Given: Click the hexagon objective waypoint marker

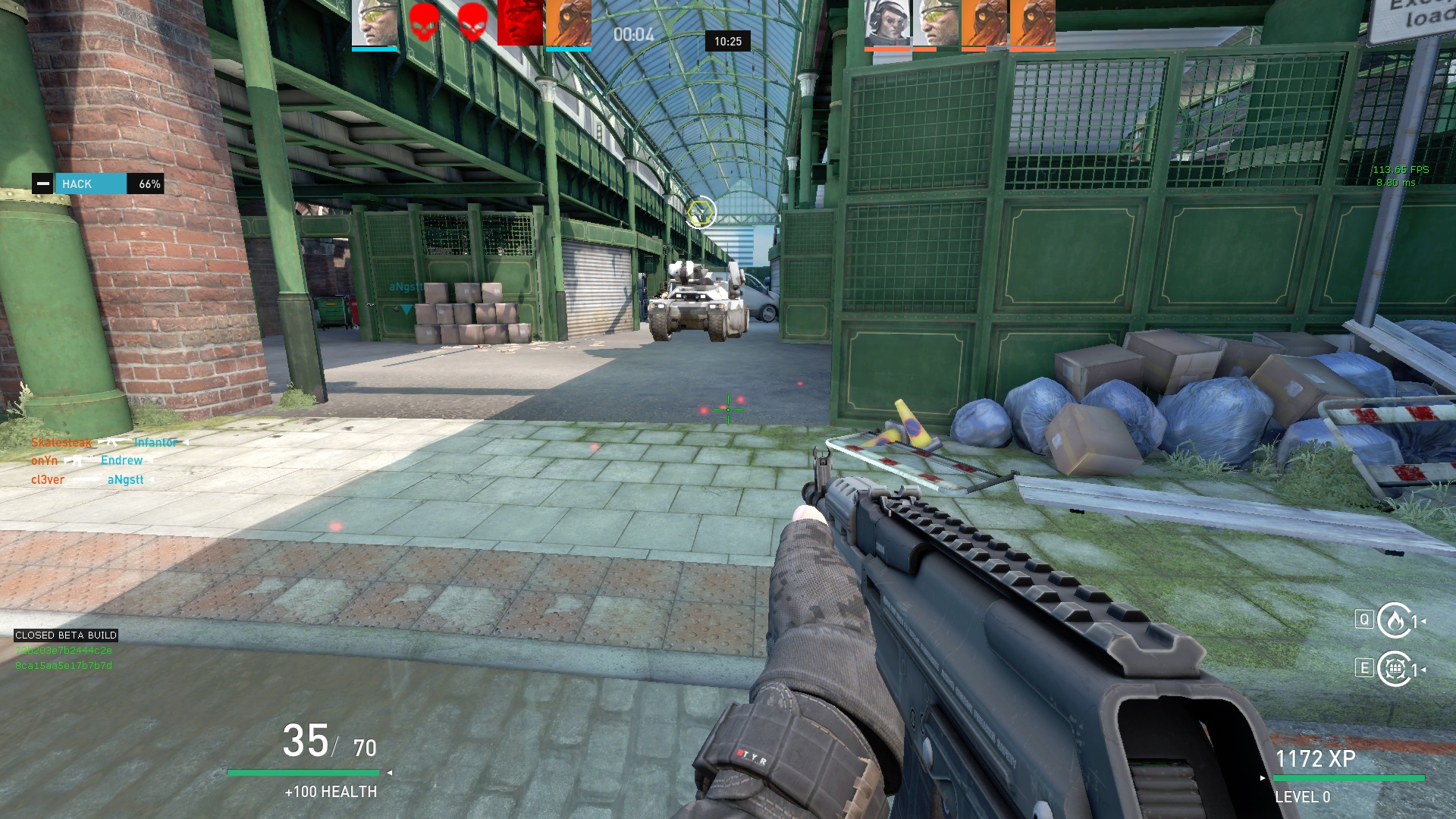Looking at the screenshot, I should pos(701,212).
